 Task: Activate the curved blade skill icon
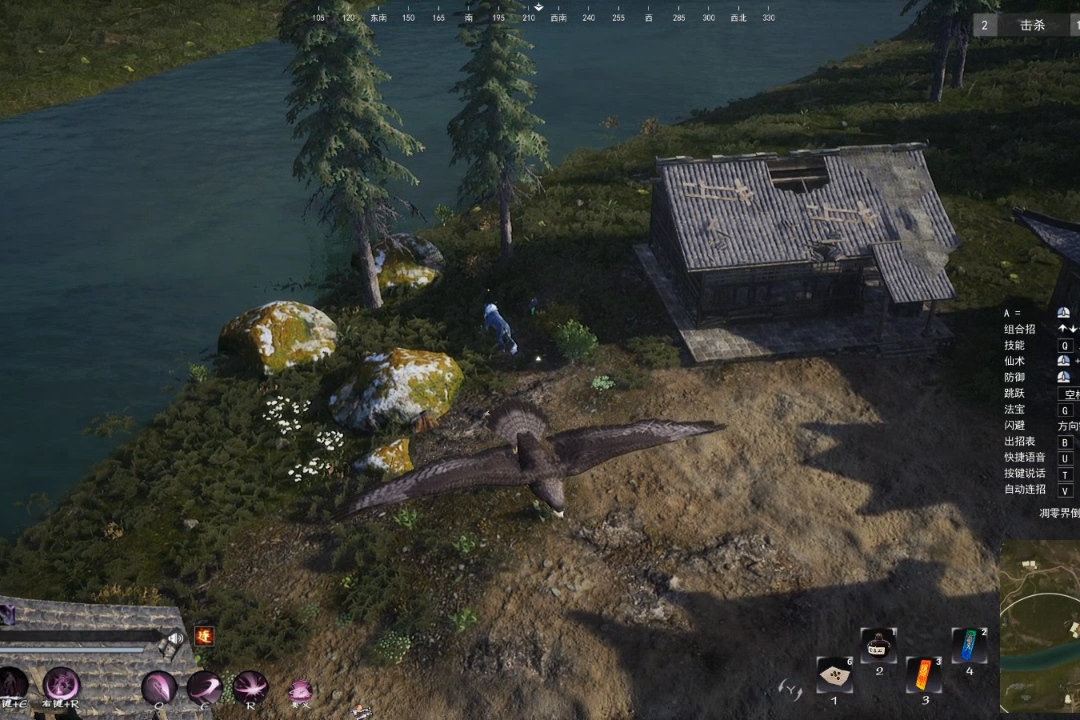pyautogui.click(x=159, y=687)
